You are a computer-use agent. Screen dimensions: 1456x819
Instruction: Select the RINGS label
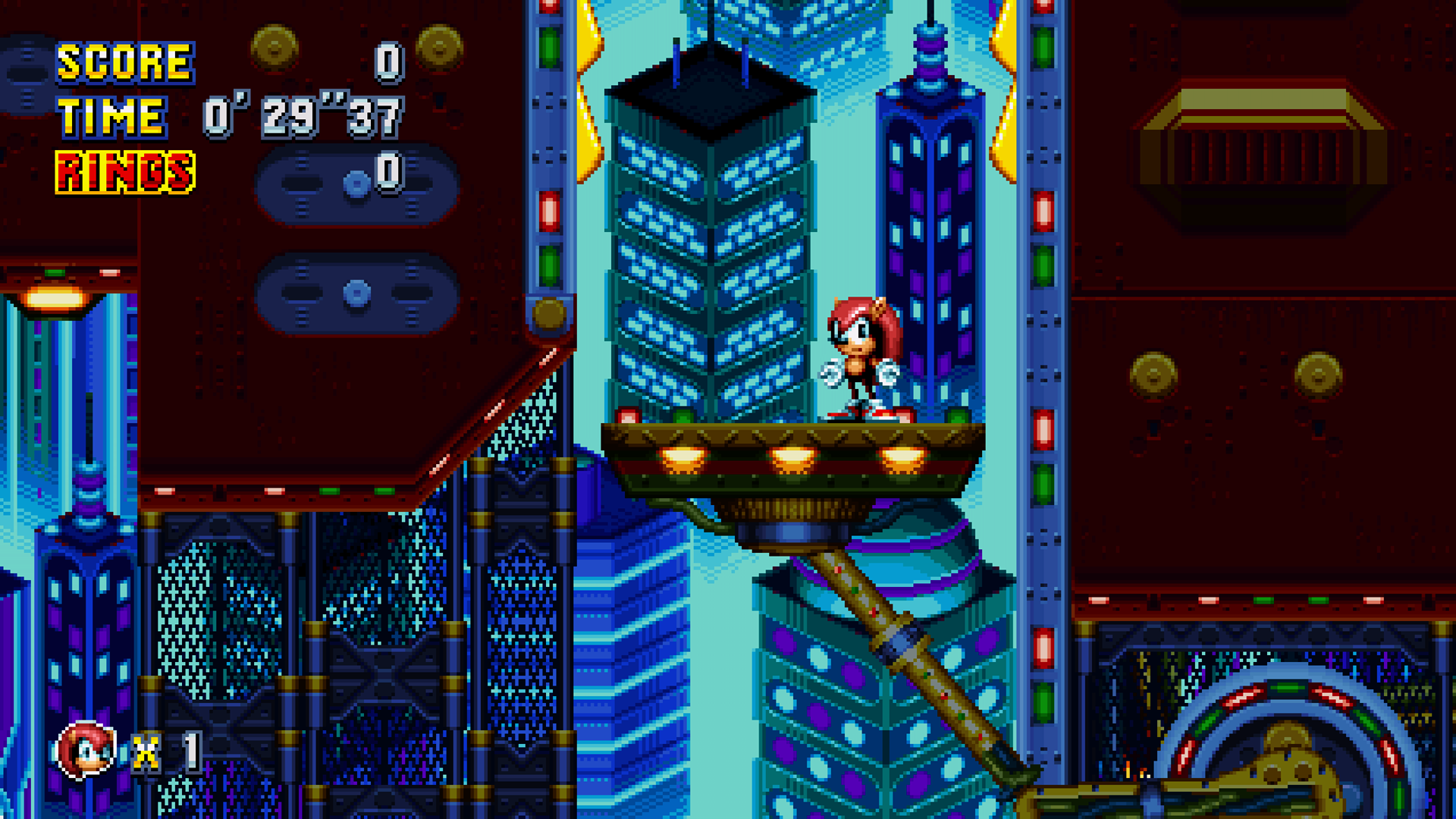[x=124, y=169]
